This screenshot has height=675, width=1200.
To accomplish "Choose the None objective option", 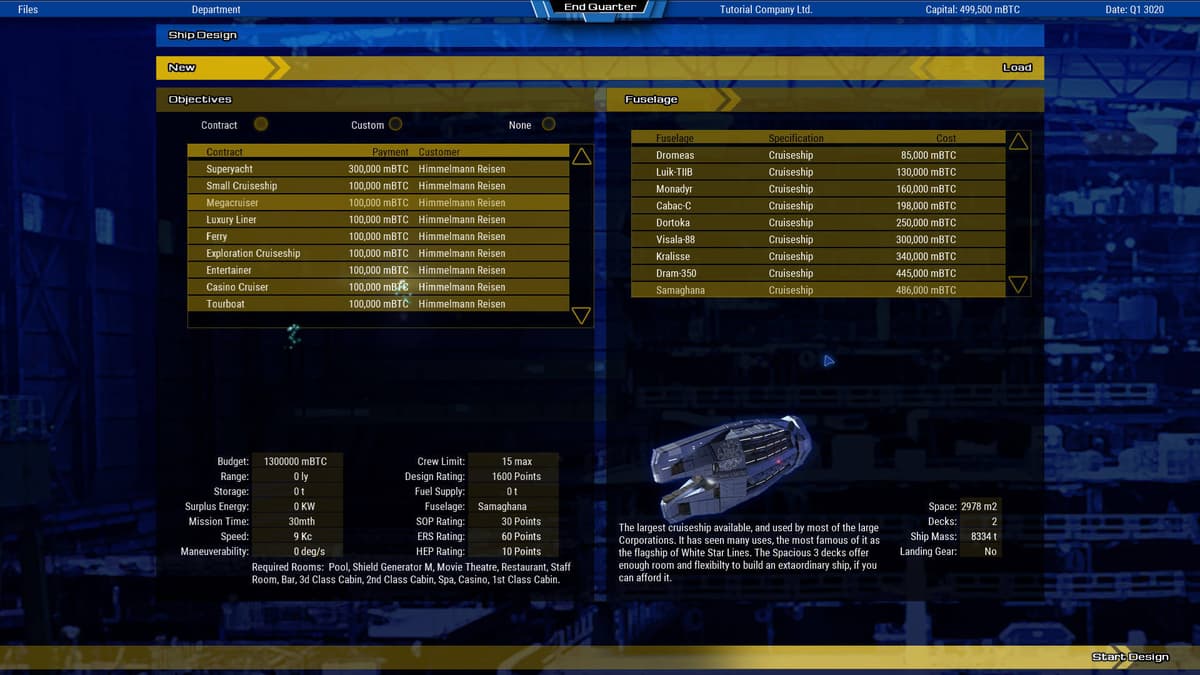I will (548, 125).
